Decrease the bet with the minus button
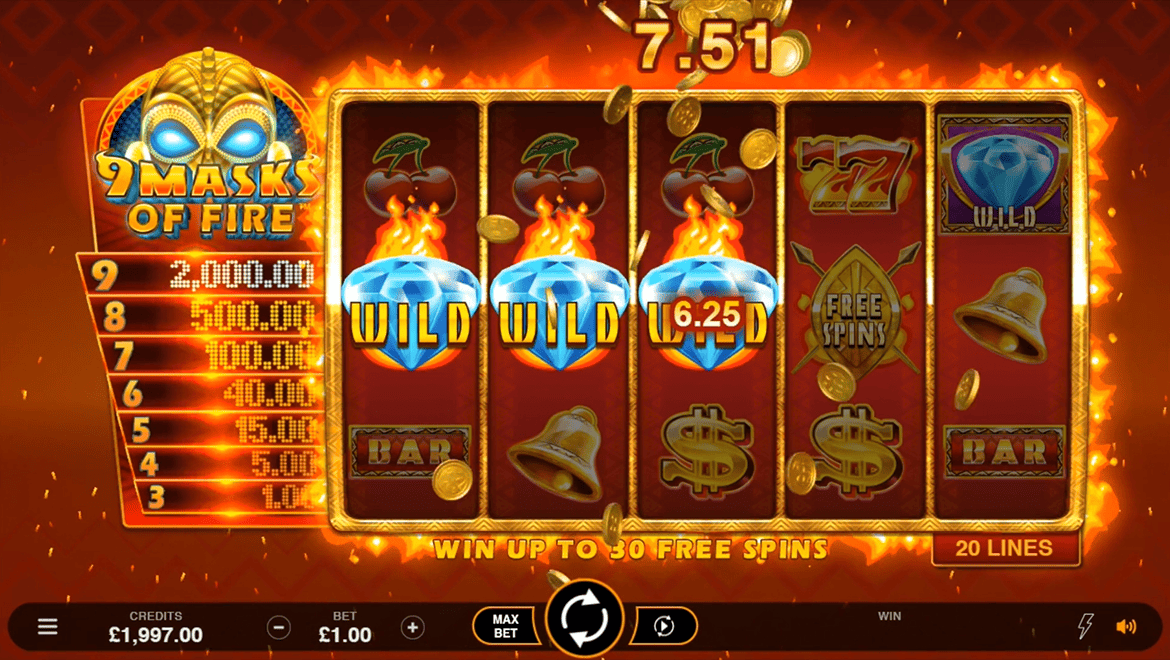 click(279, 627)
